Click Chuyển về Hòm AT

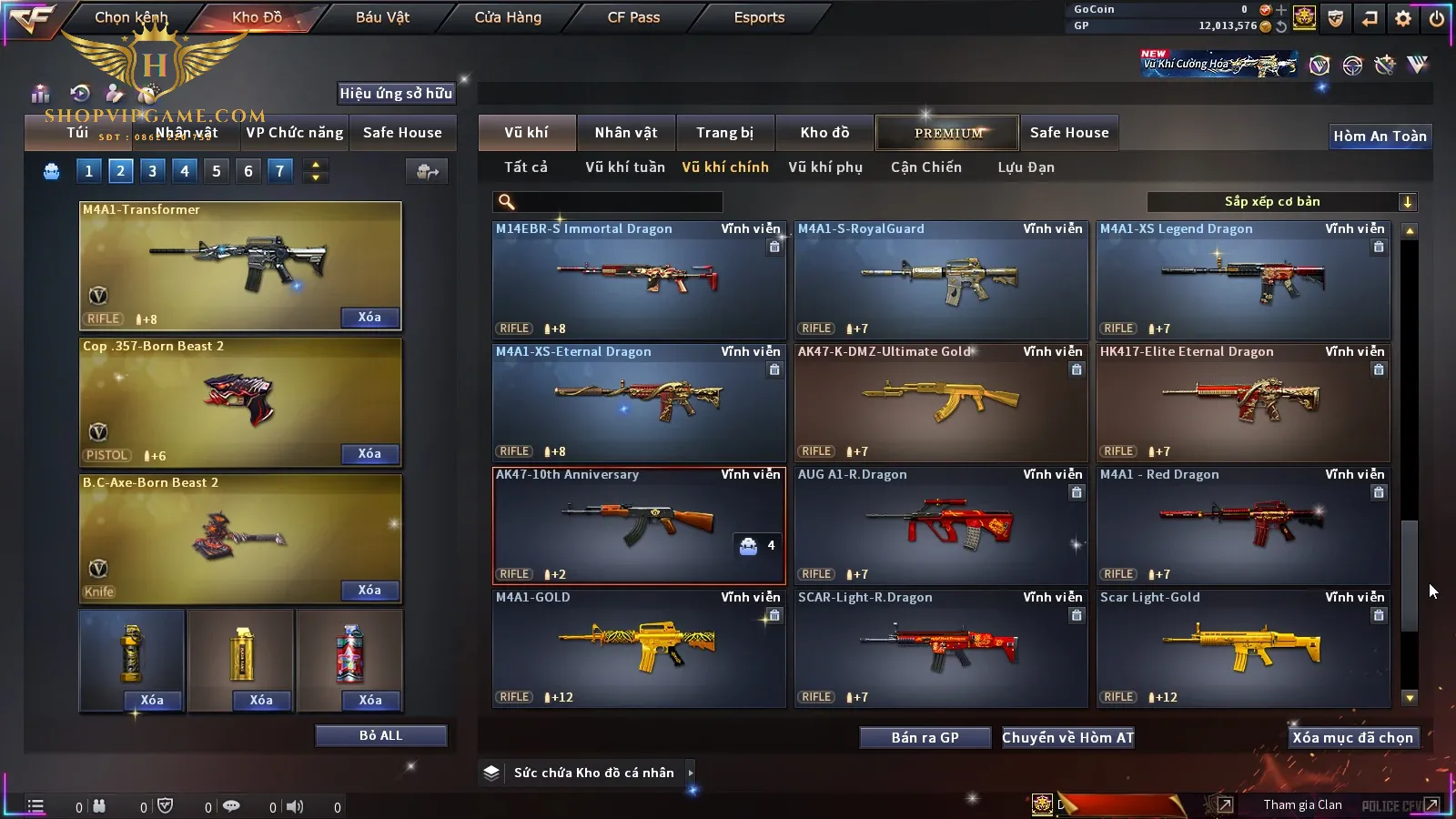point(1067,737)
